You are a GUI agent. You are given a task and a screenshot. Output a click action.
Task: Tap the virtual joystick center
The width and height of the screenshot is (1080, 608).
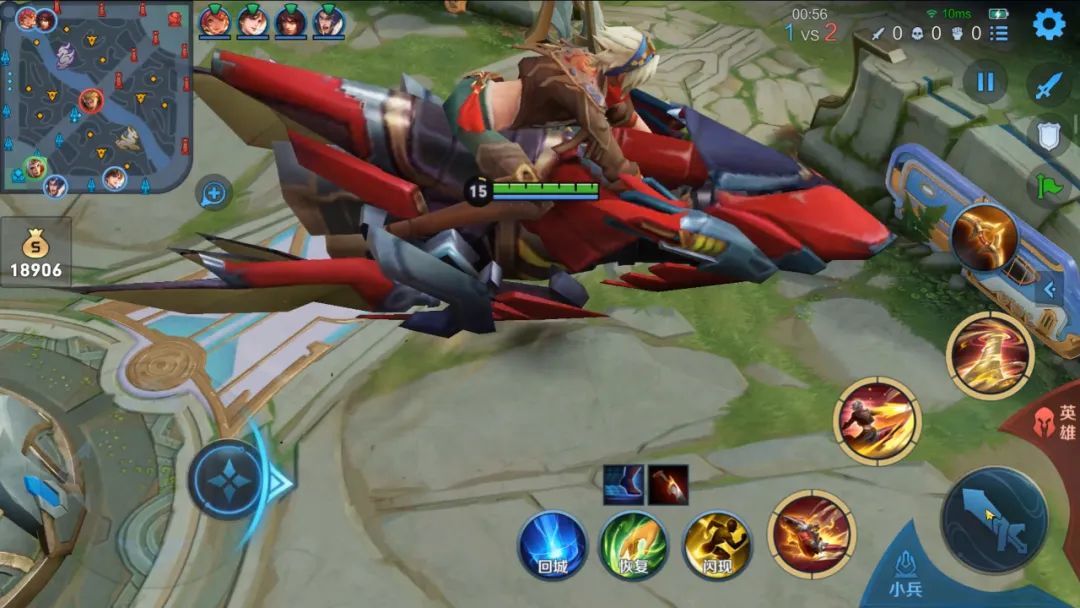pyautogui.click(x=227, y=480)
